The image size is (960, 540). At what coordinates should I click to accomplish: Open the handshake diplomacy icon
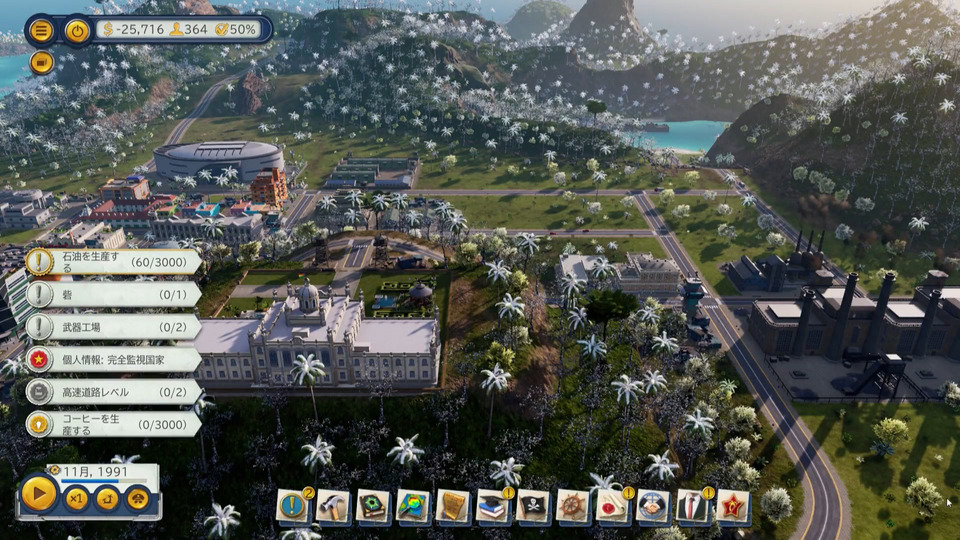tap(653, 505)
